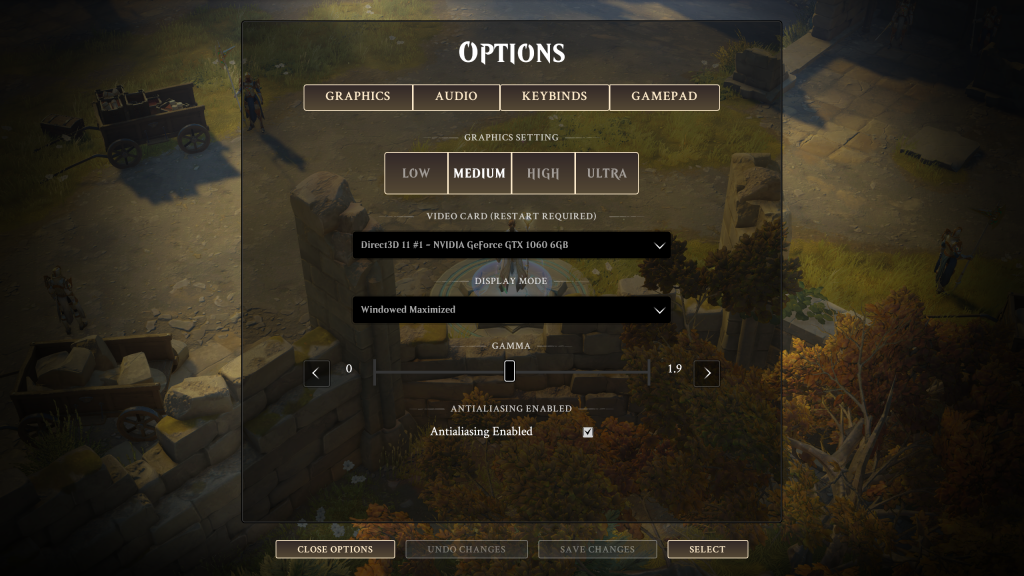Switch to the Graphics tab
This screenshot has height=576, width=1024.
(358, 97)
